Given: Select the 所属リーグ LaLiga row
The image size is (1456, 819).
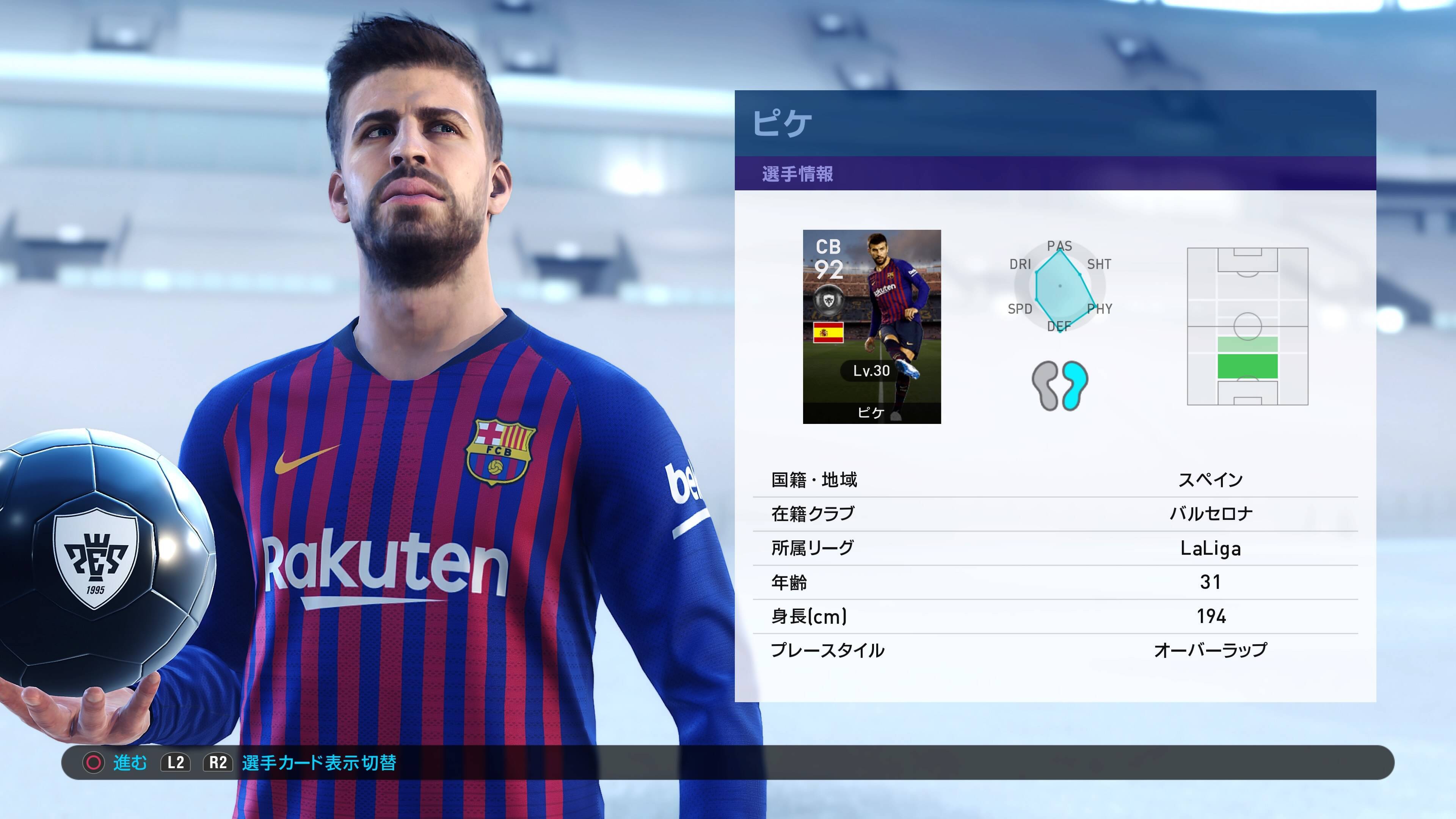Looking at the screenshot, I should point(1055,548).
